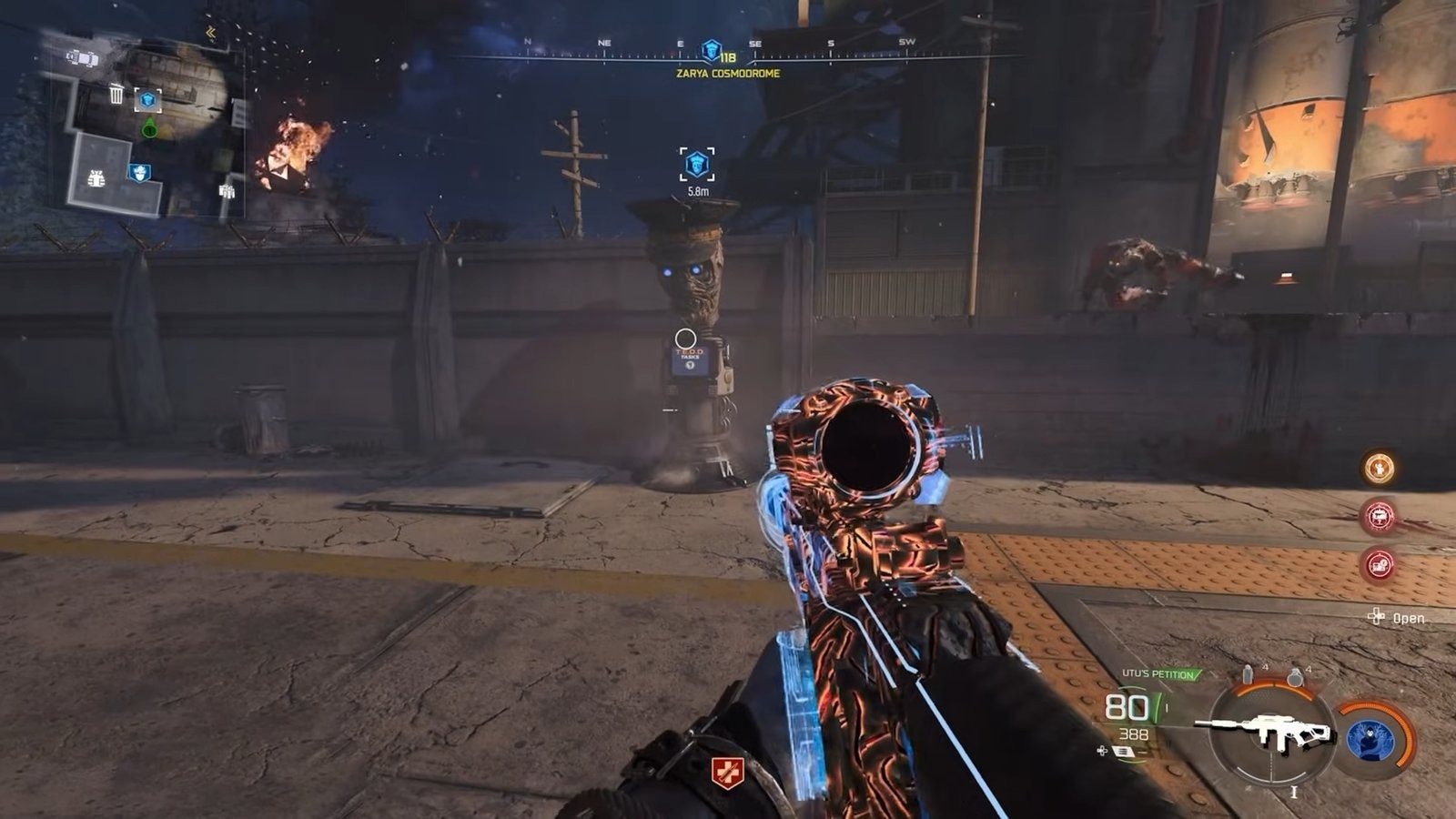The width and height of the screenshot is (1456, 819).
Task: Click the trash bin icon on the minimap
Action: click(116, 94)
